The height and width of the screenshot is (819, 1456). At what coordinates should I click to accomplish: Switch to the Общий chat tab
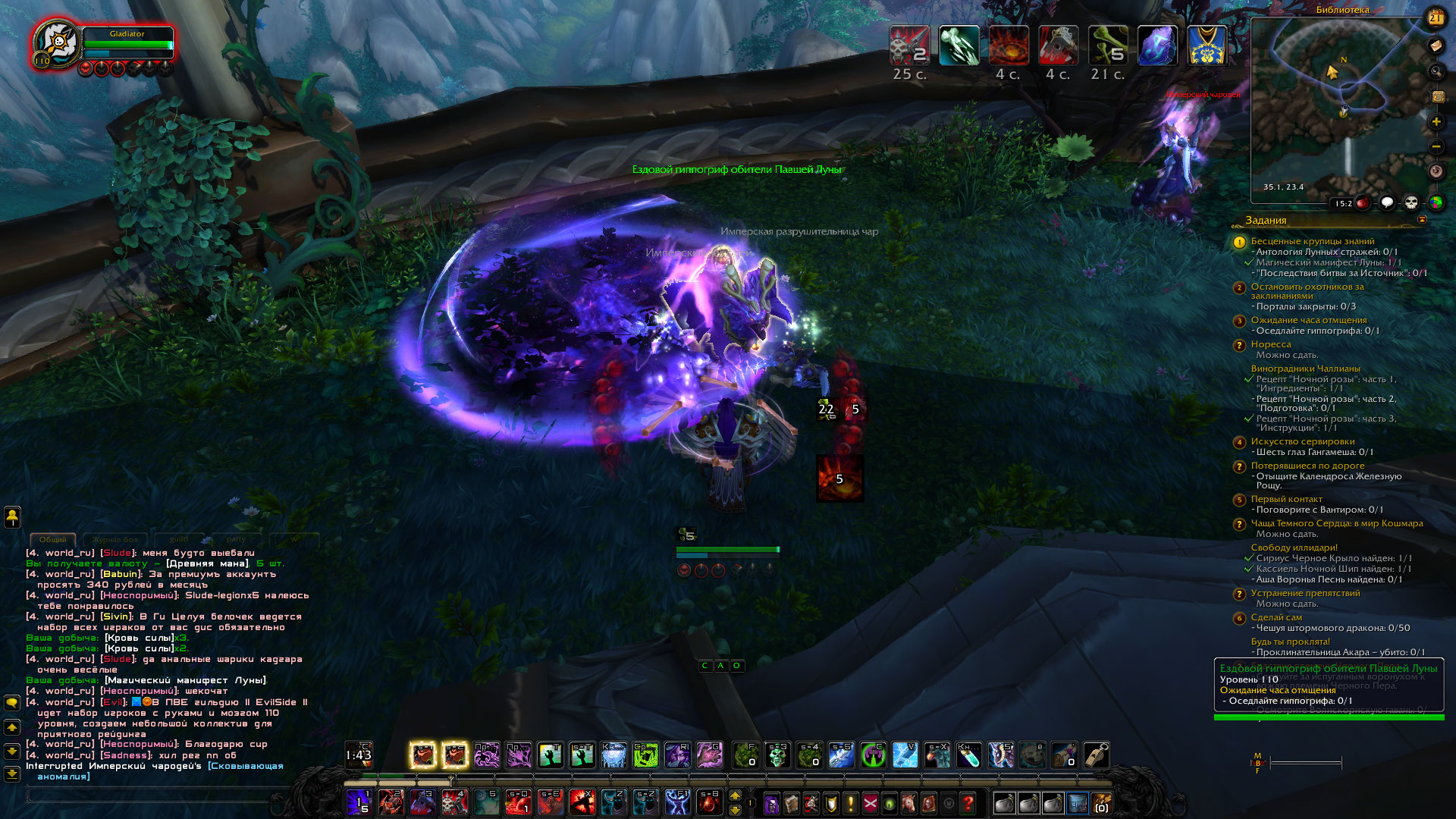pos(53,539)
